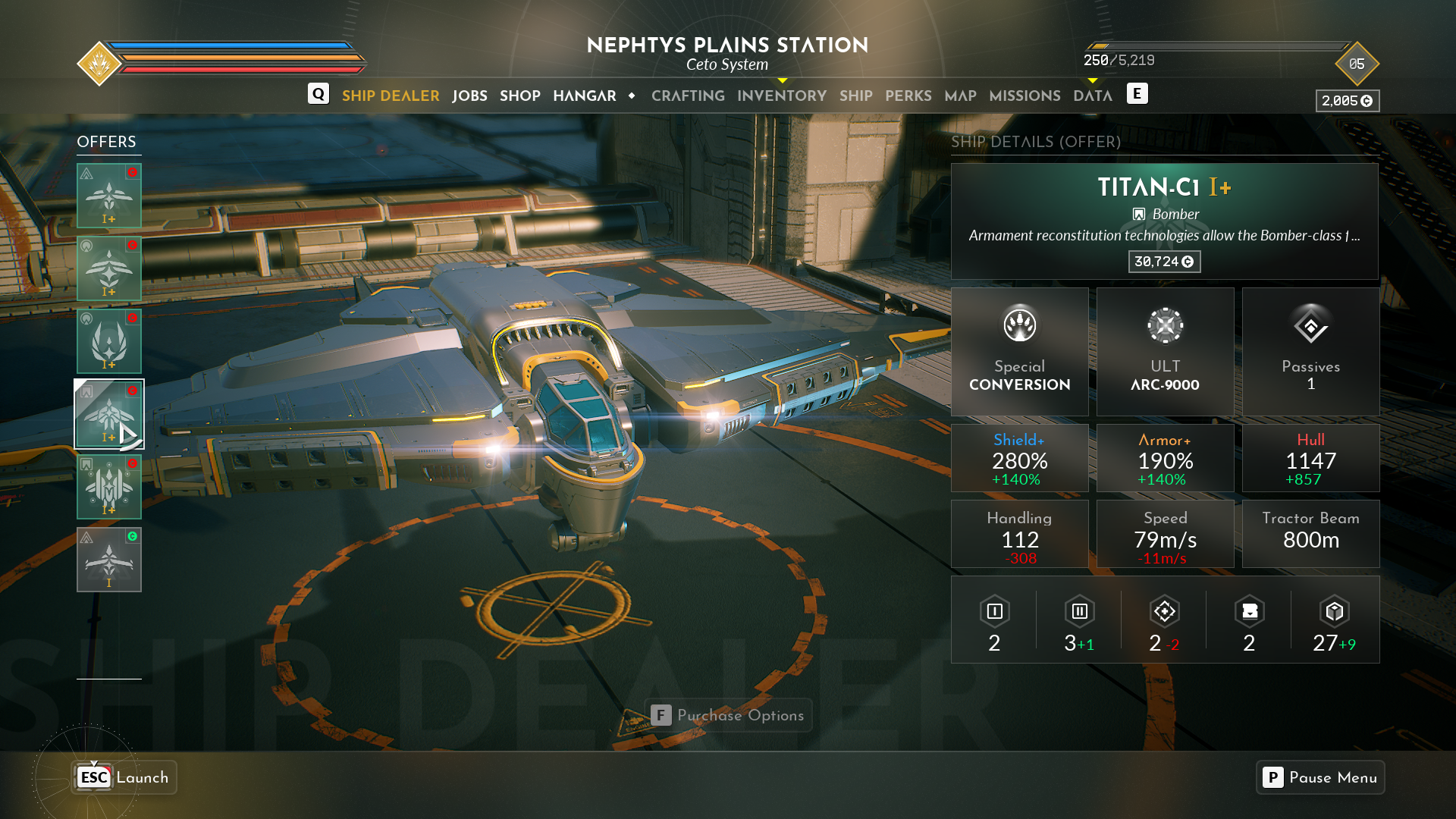Inspect the Special Conversion ability panel
The width and height of the screenshot is (1456, 819).
[x=1020, y=351]
